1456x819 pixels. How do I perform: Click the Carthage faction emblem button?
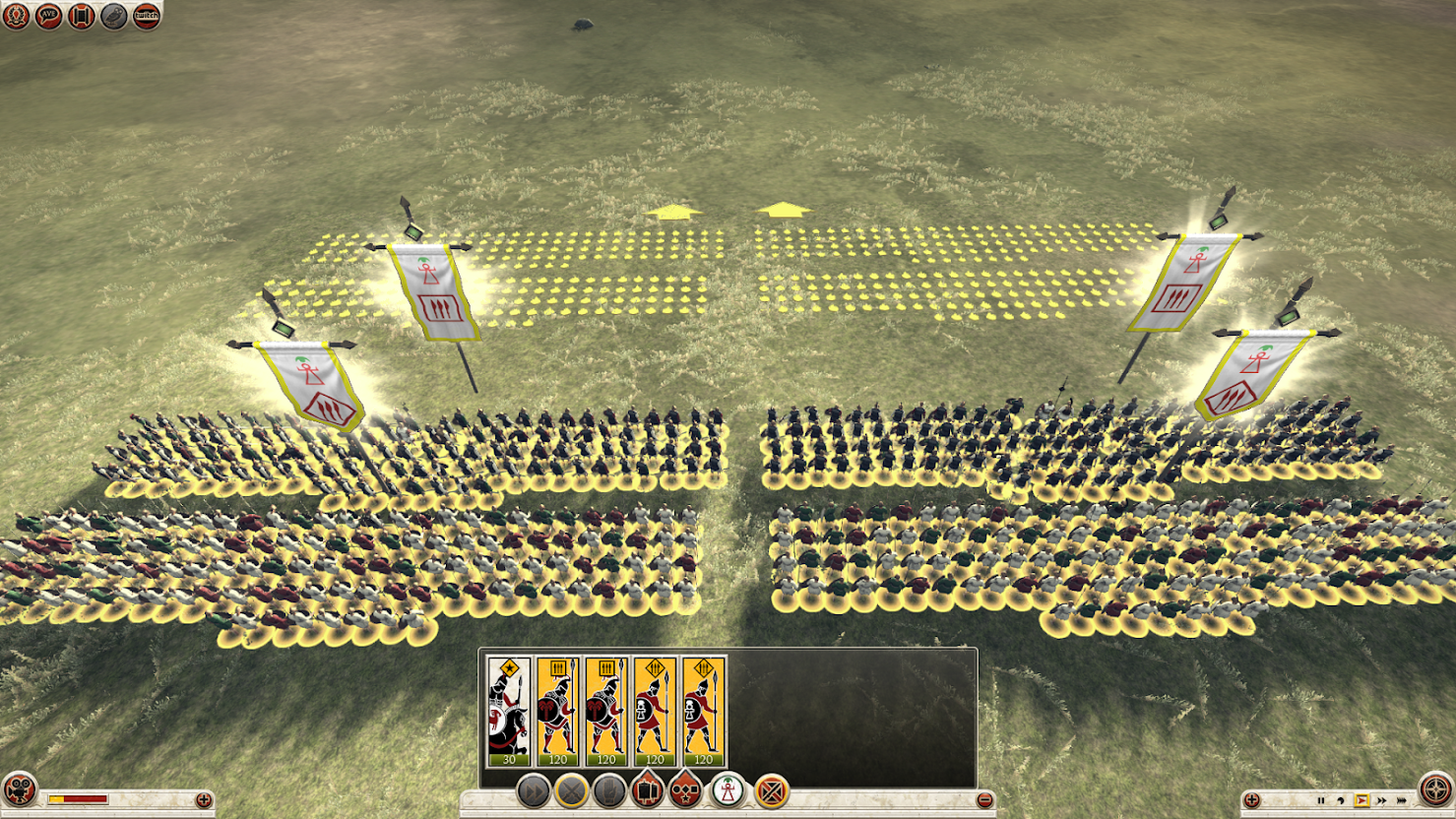pos(728,790)
